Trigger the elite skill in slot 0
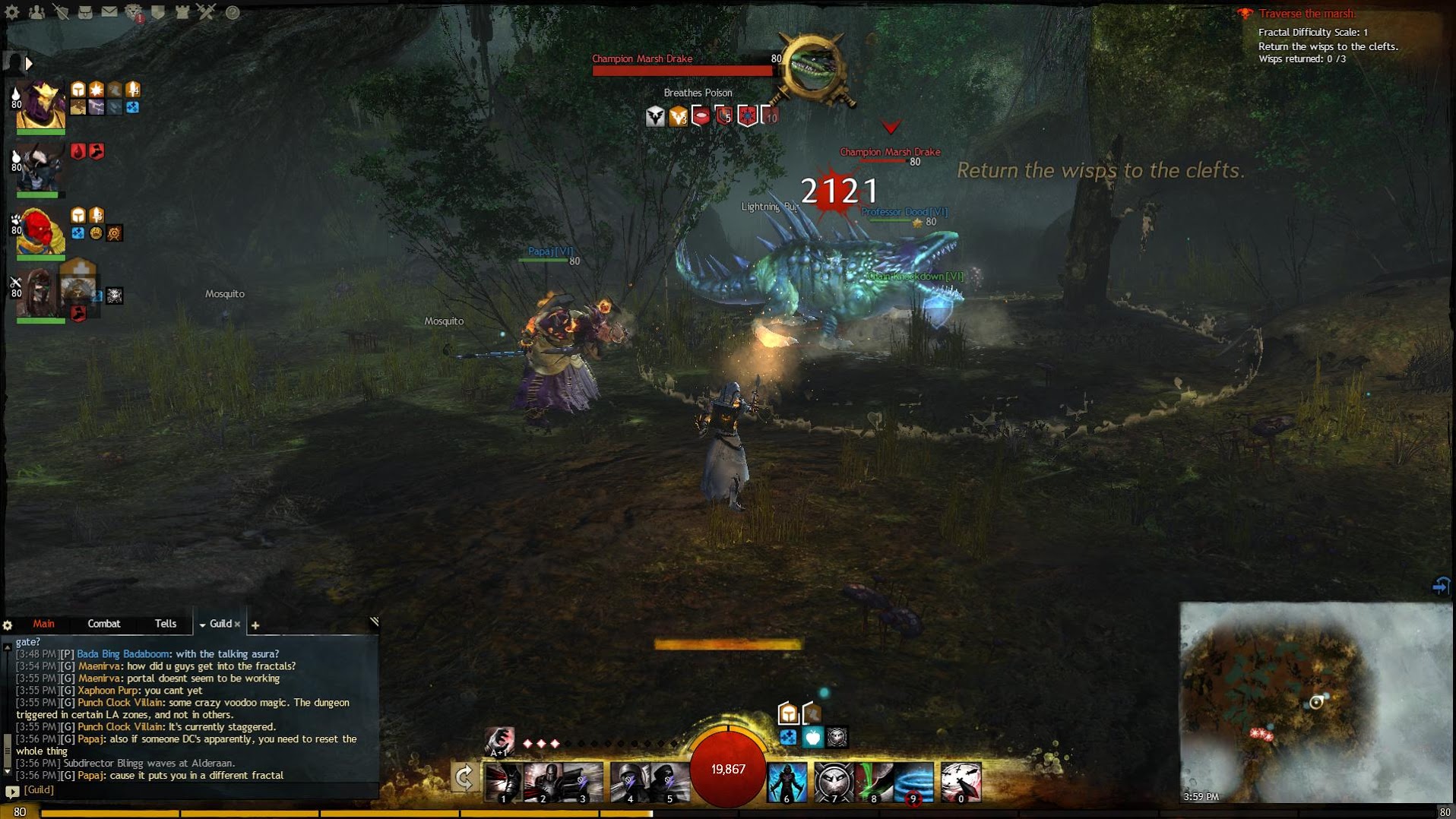This screenshot has height=819, width=1456. click(961, 783)
